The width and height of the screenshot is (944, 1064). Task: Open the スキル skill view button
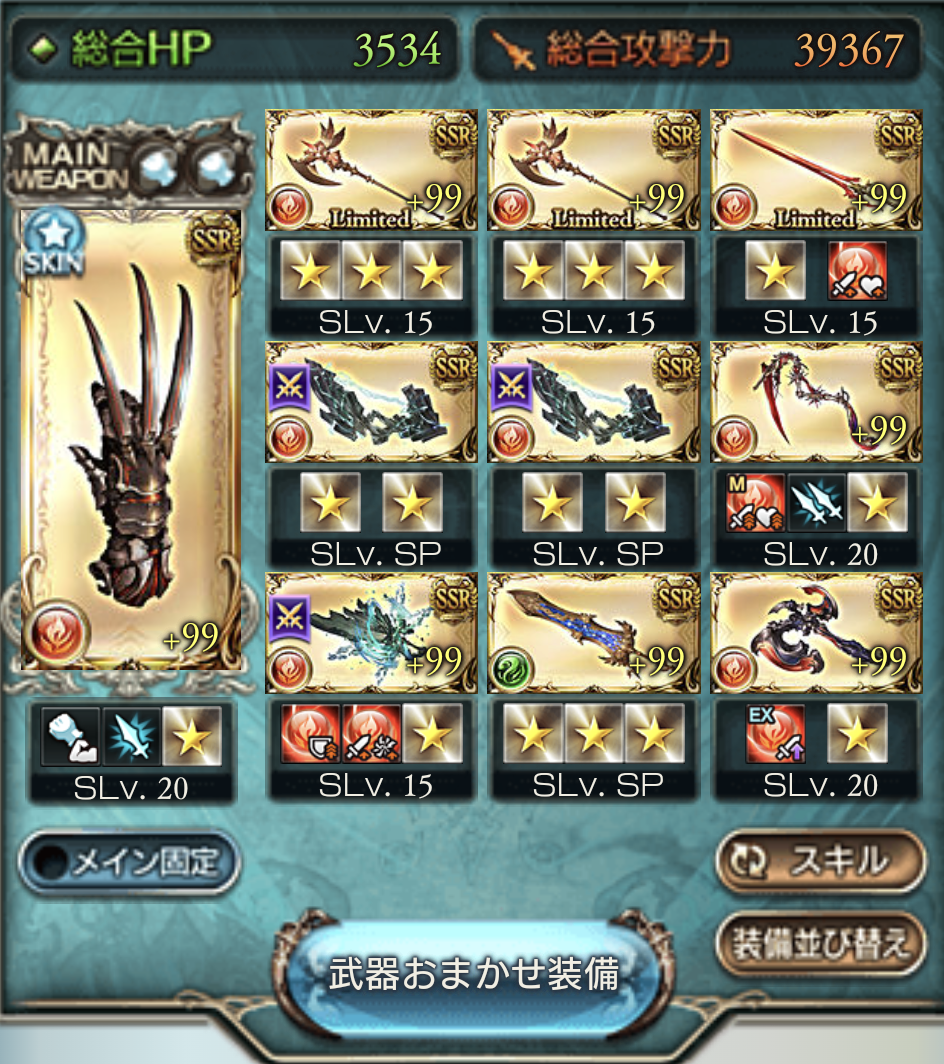coord(821,860)
